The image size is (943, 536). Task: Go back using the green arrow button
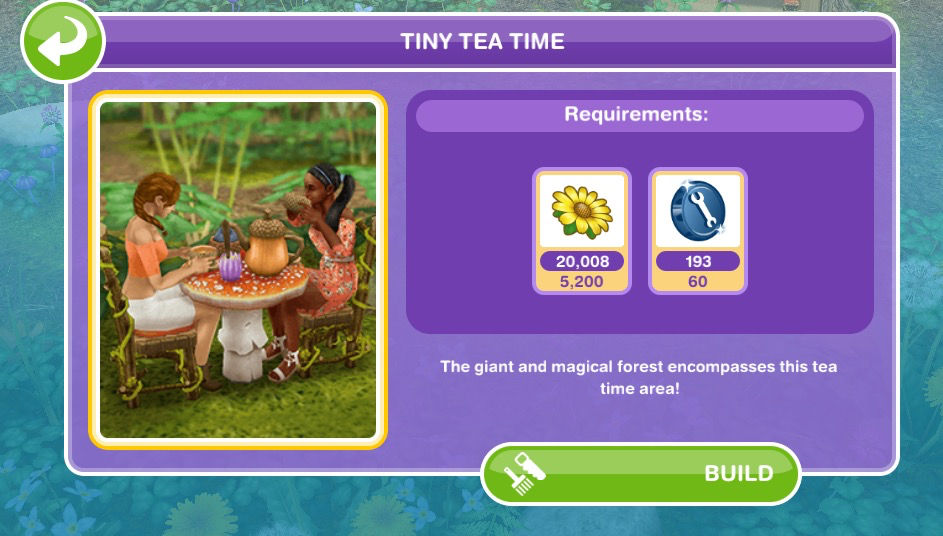pyautogui.click(x=62, y=42)
